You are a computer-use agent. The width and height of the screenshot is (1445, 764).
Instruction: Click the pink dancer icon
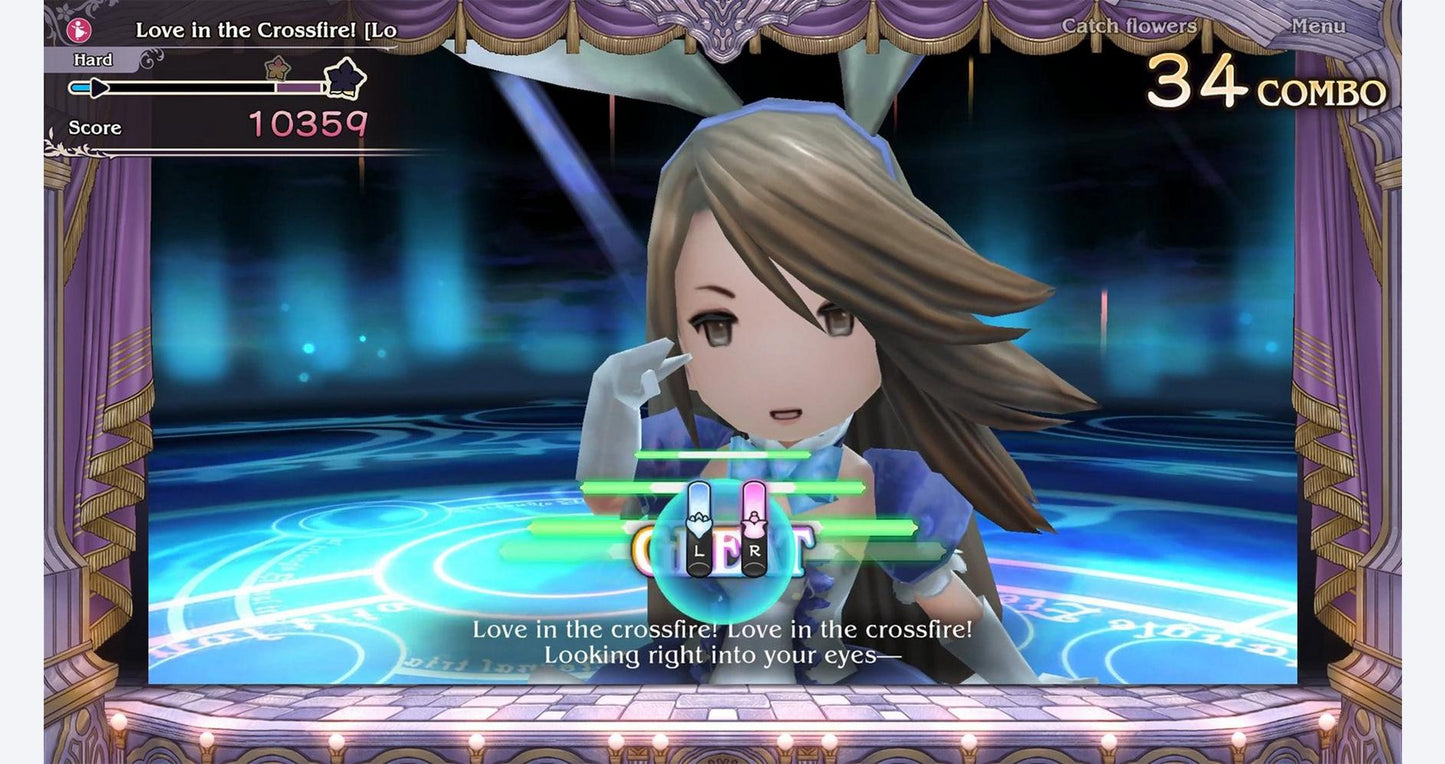point(79,28)
